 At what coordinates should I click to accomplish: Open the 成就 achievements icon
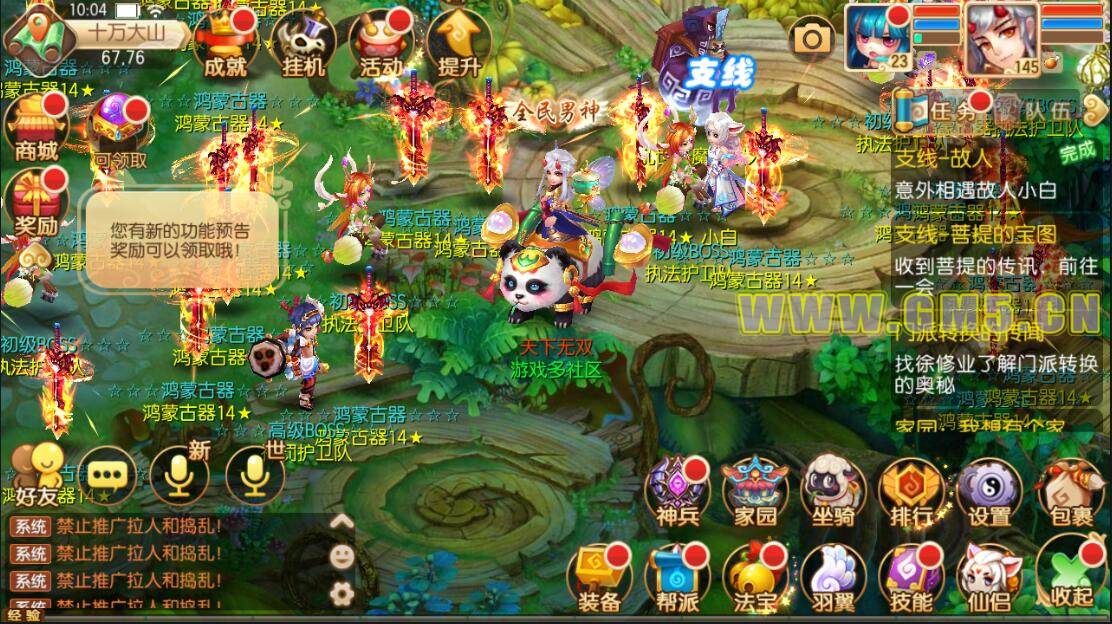[x=225, y=45]
